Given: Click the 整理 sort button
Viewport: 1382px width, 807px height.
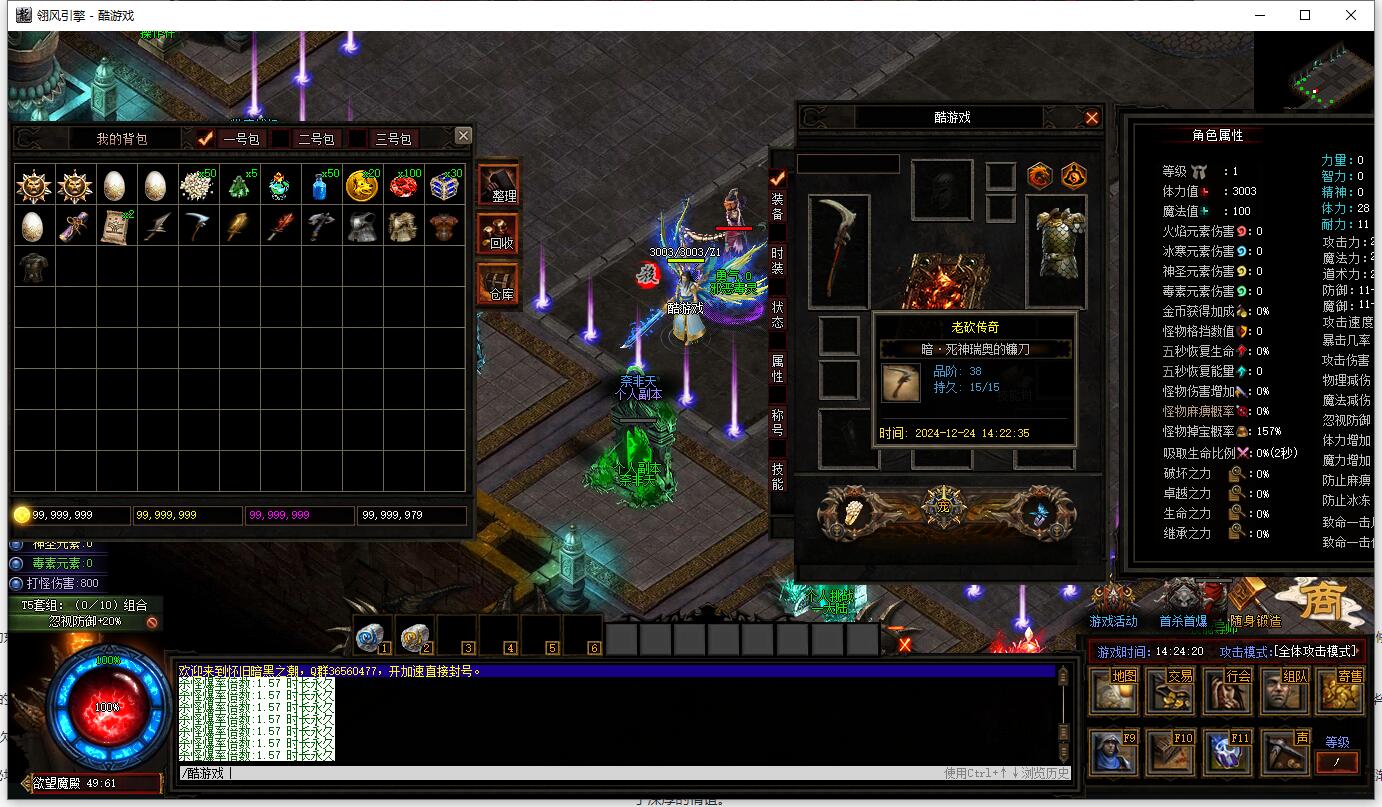Looking at the screenshot, I should (x=498, y=186).
